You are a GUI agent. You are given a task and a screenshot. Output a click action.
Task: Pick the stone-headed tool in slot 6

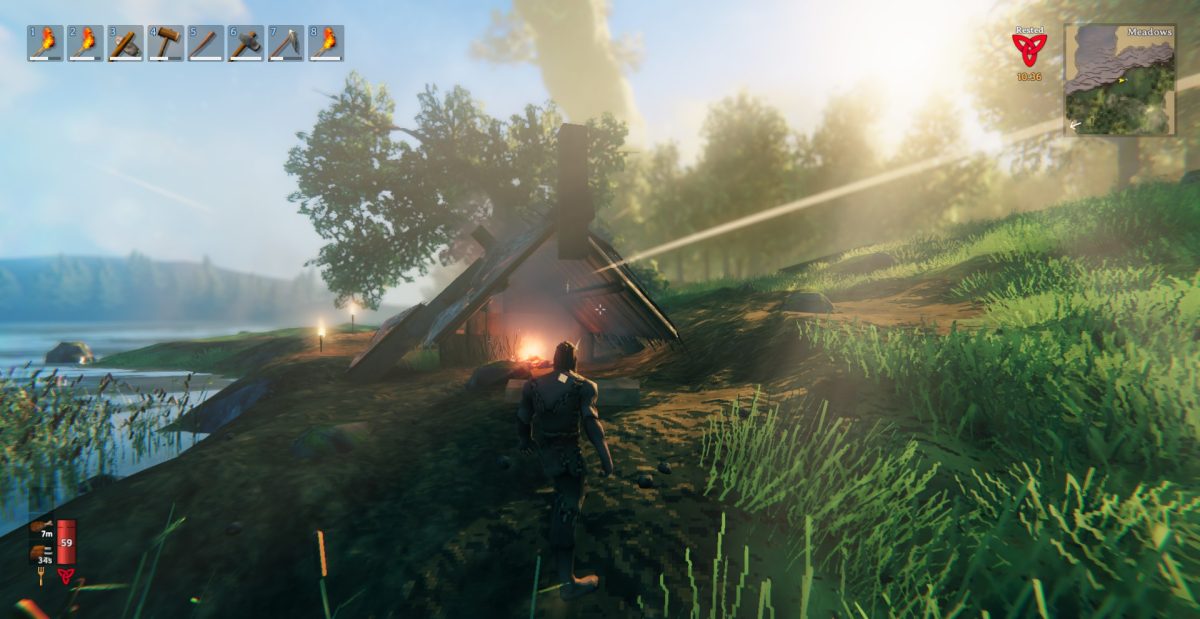point(245,43)
